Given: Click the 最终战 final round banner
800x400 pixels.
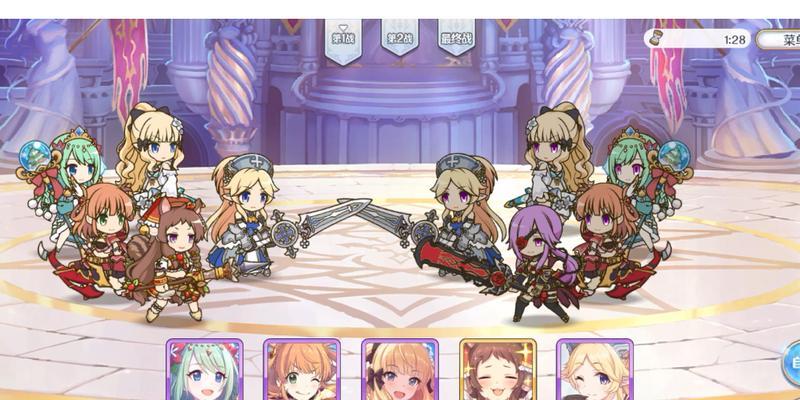Looking at the screenshot, I should pos(456,40).
